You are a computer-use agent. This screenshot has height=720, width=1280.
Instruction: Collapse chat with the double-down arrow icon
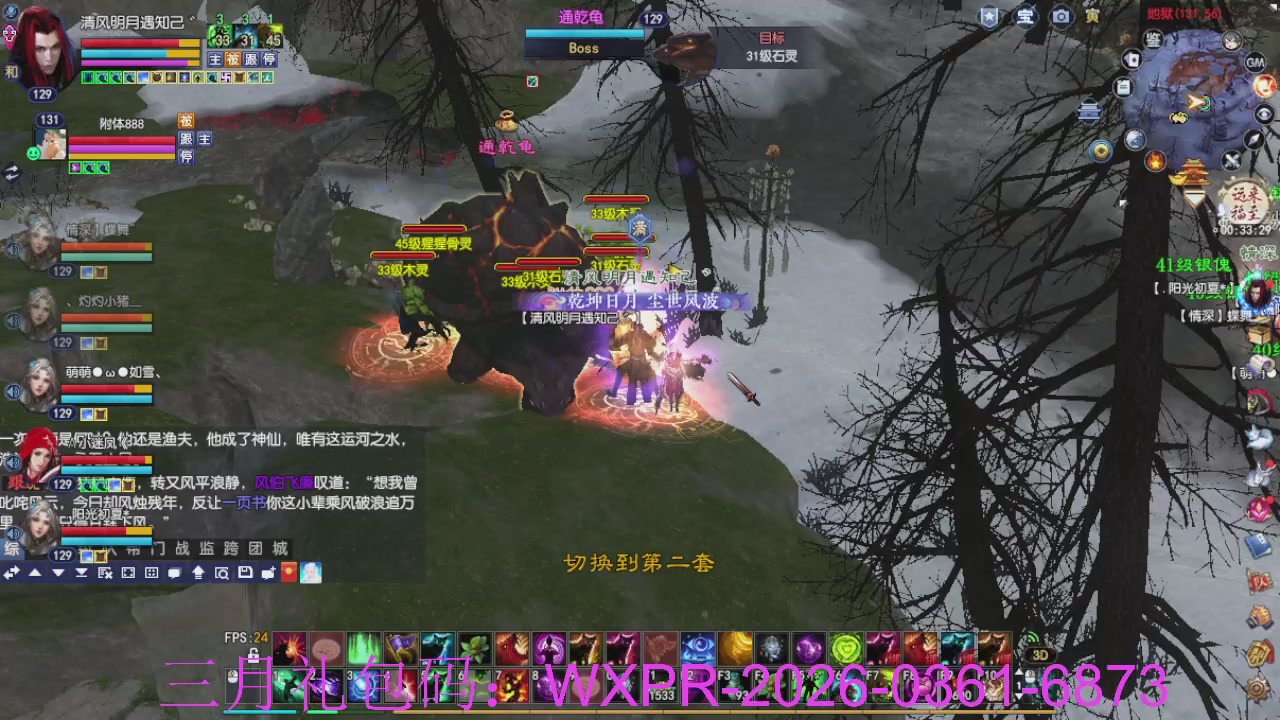80,572
